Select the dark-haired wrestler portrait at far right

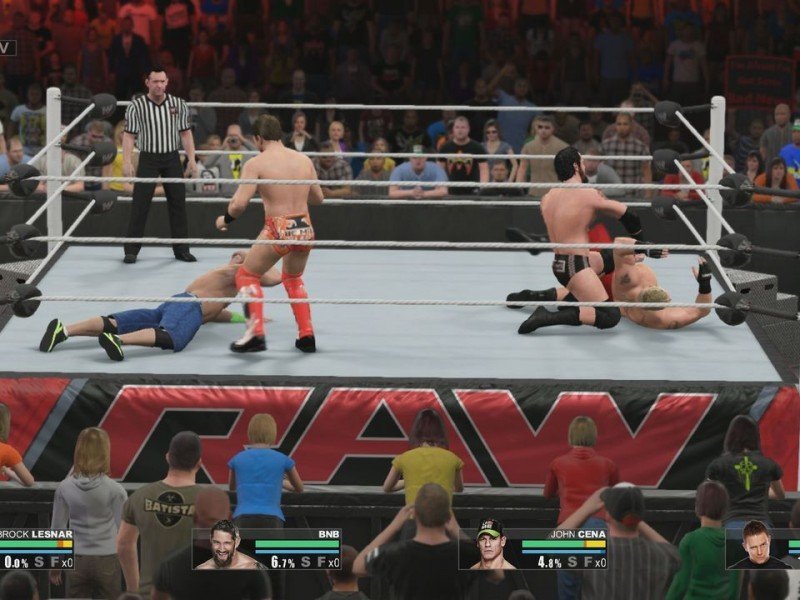(756, 548)
